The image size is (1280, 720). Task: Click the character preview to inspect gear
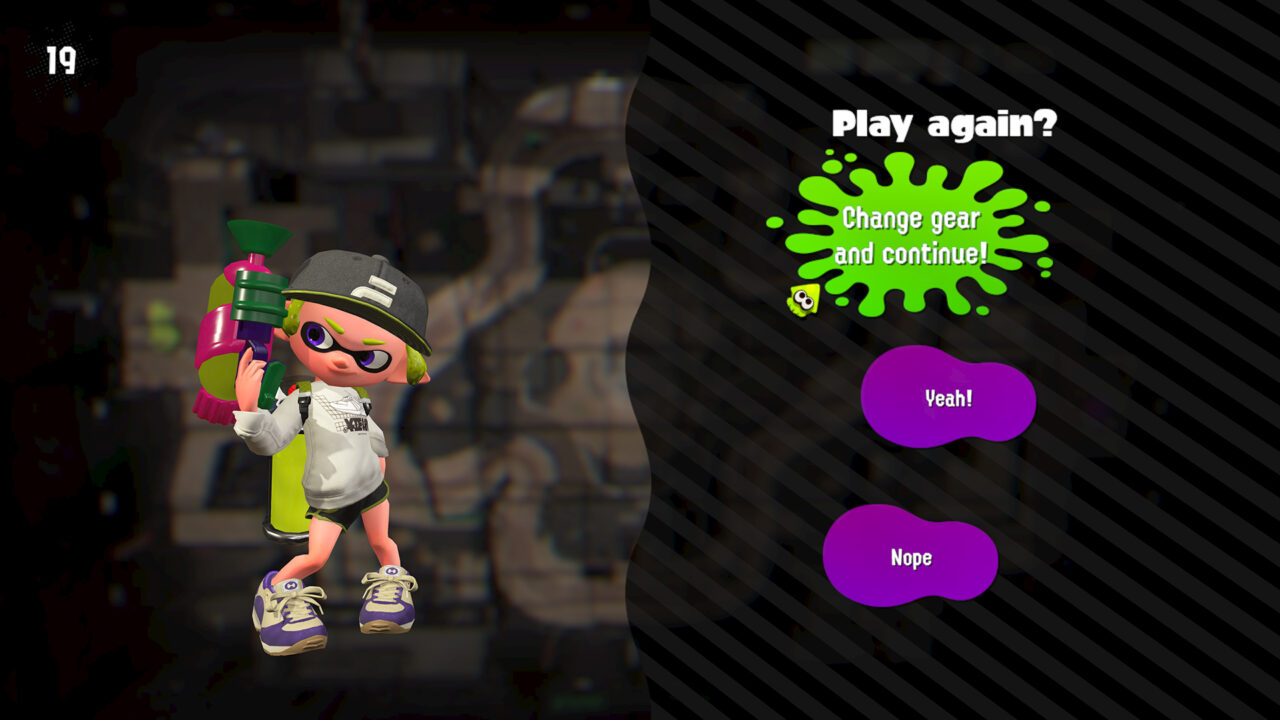[x=320, y=430]
